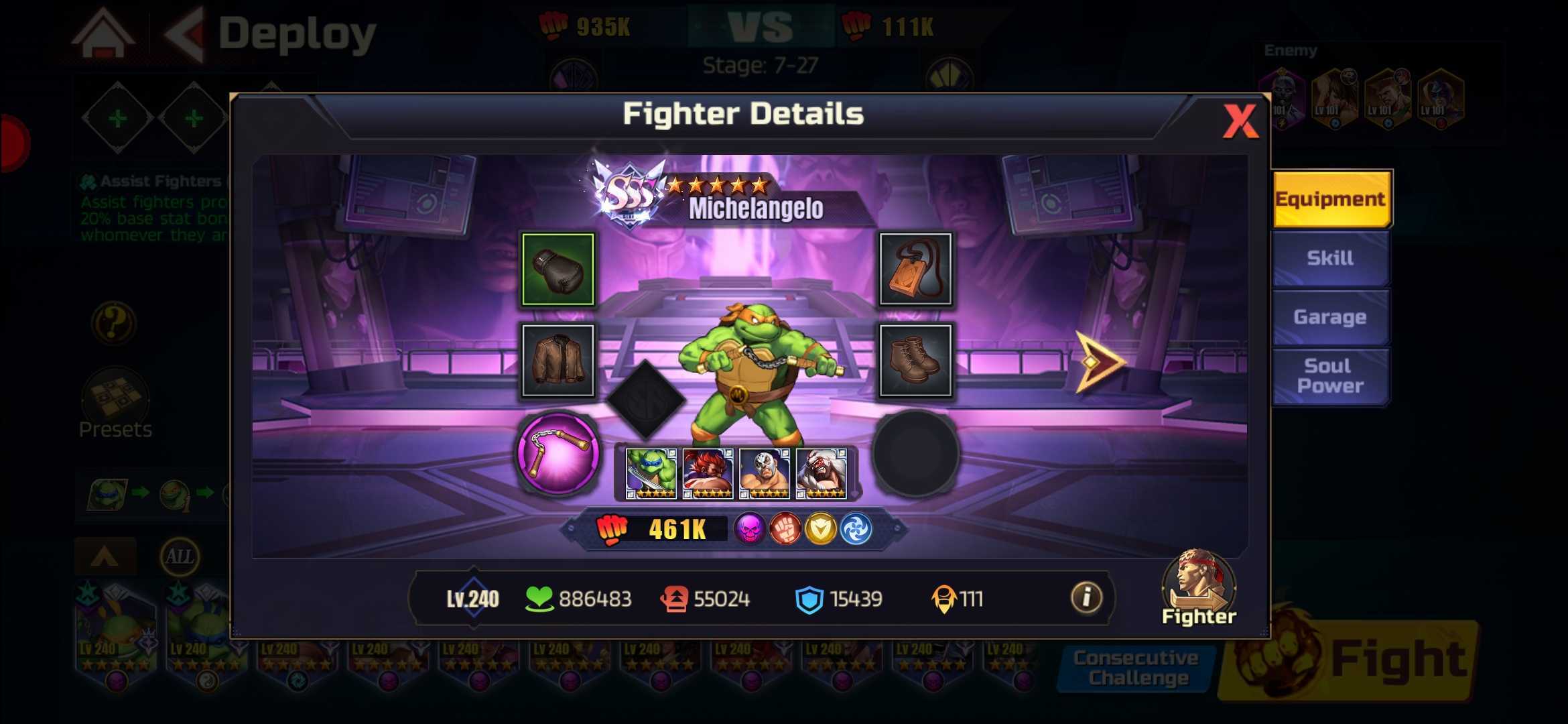Close the Fighter Details window
1568x724 pixels.
click(1240, 121)
